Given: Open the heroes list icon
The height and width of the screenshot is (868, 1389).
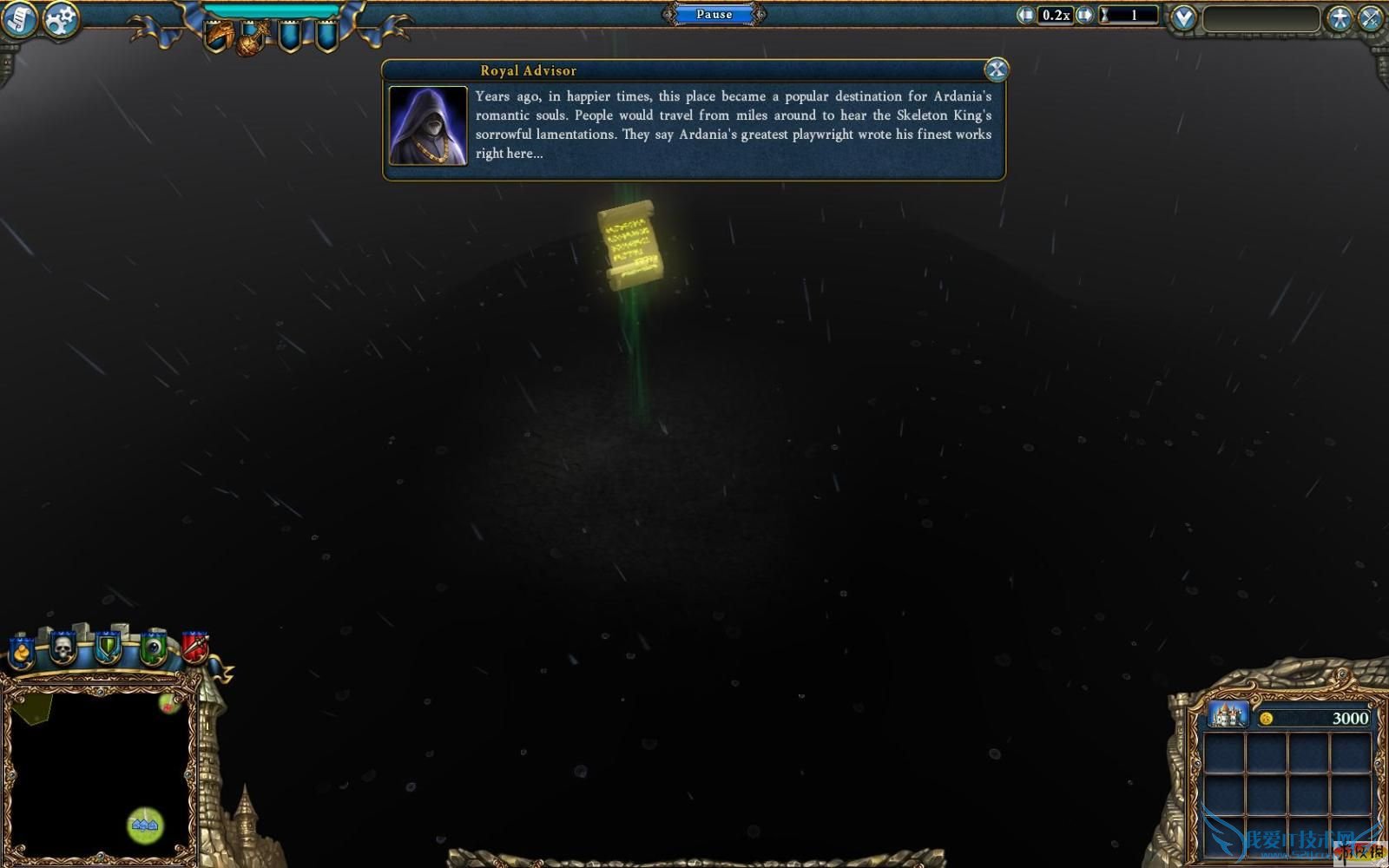Looking at the screenshot, I should (1340, 18).
